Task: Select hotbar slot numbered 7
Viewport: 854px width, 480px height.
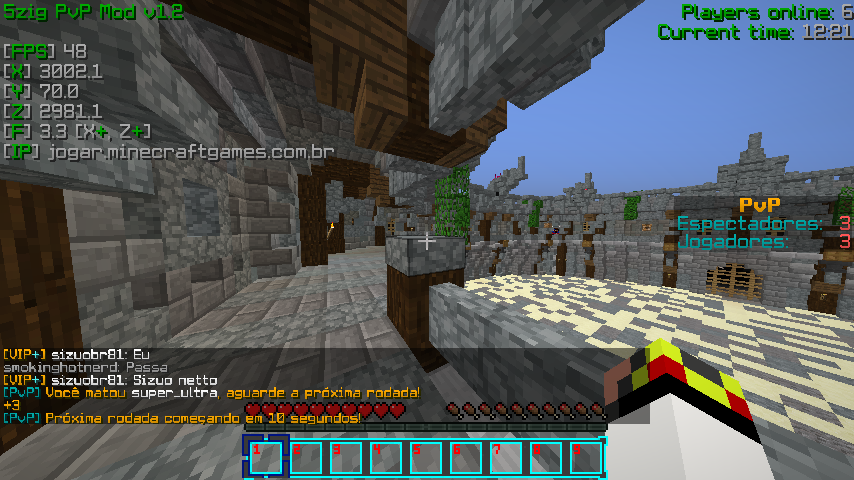Action: tap(505, 457)
